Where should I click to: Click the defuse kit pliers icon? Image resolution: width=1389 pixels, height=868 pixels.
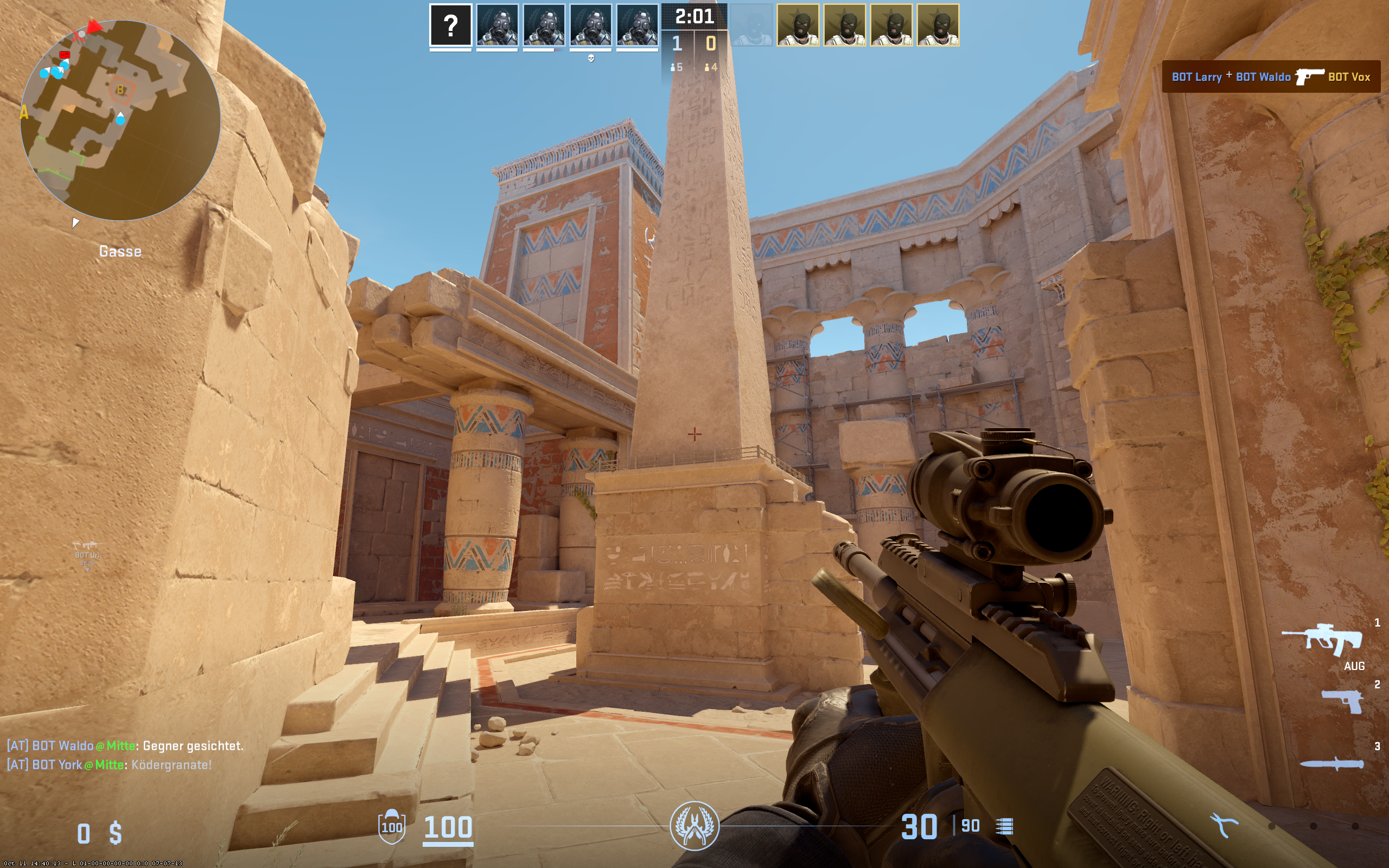click(x=1224, y=825)
